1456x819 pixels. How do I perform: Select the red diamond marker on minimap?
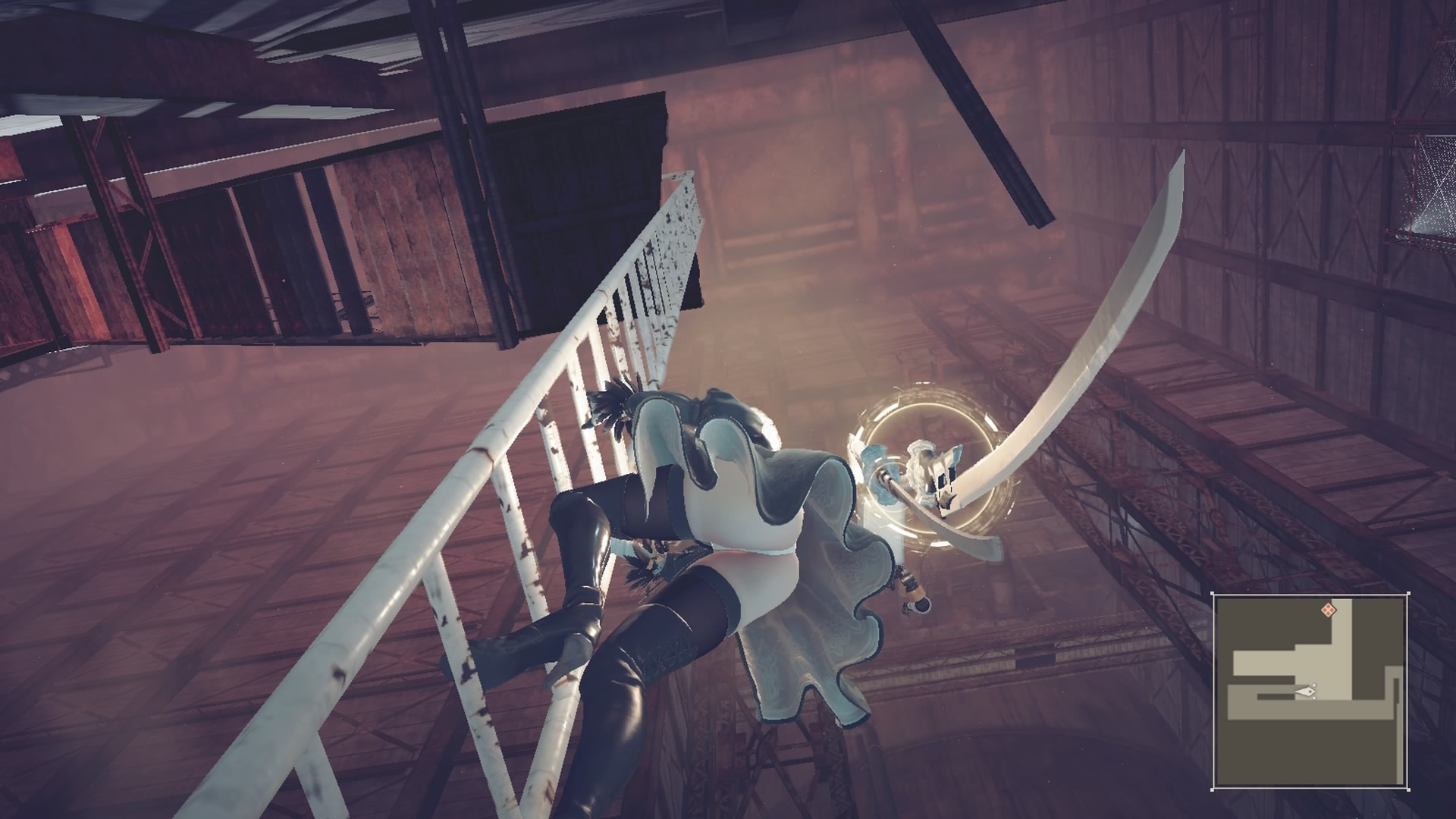pyautogui.click(x=1328, y=609)
